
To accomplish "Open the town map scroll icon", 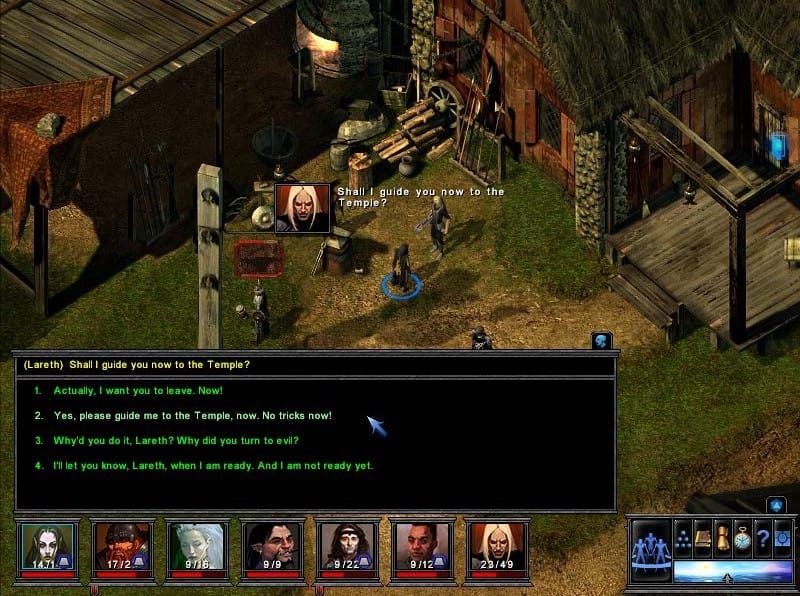I will coord(721,537).
